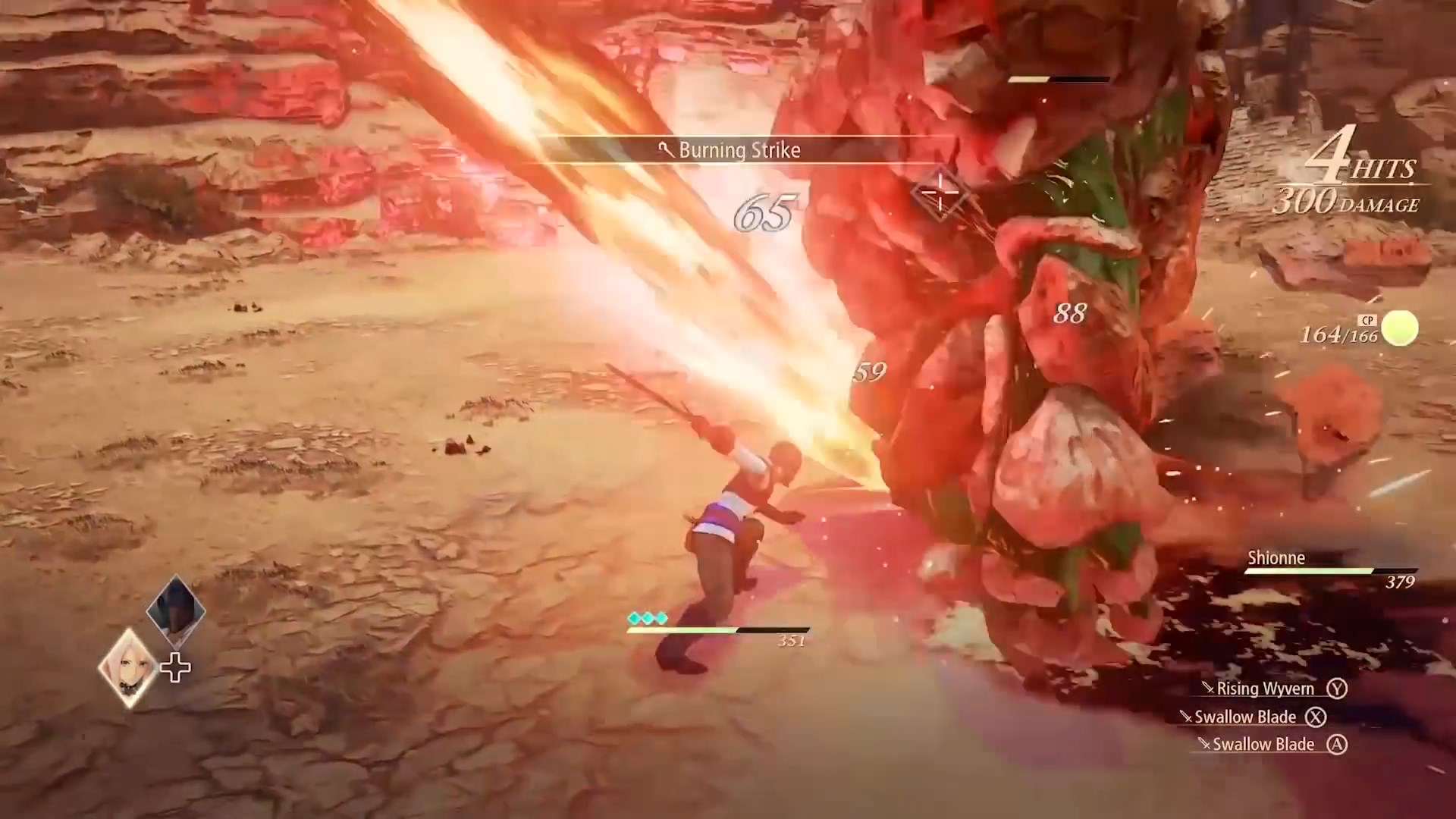The width and height of the screenshot is (1456, 819).
Task: Expand Shionne's diamond portrait frame
Action: (x=127, y=667)
